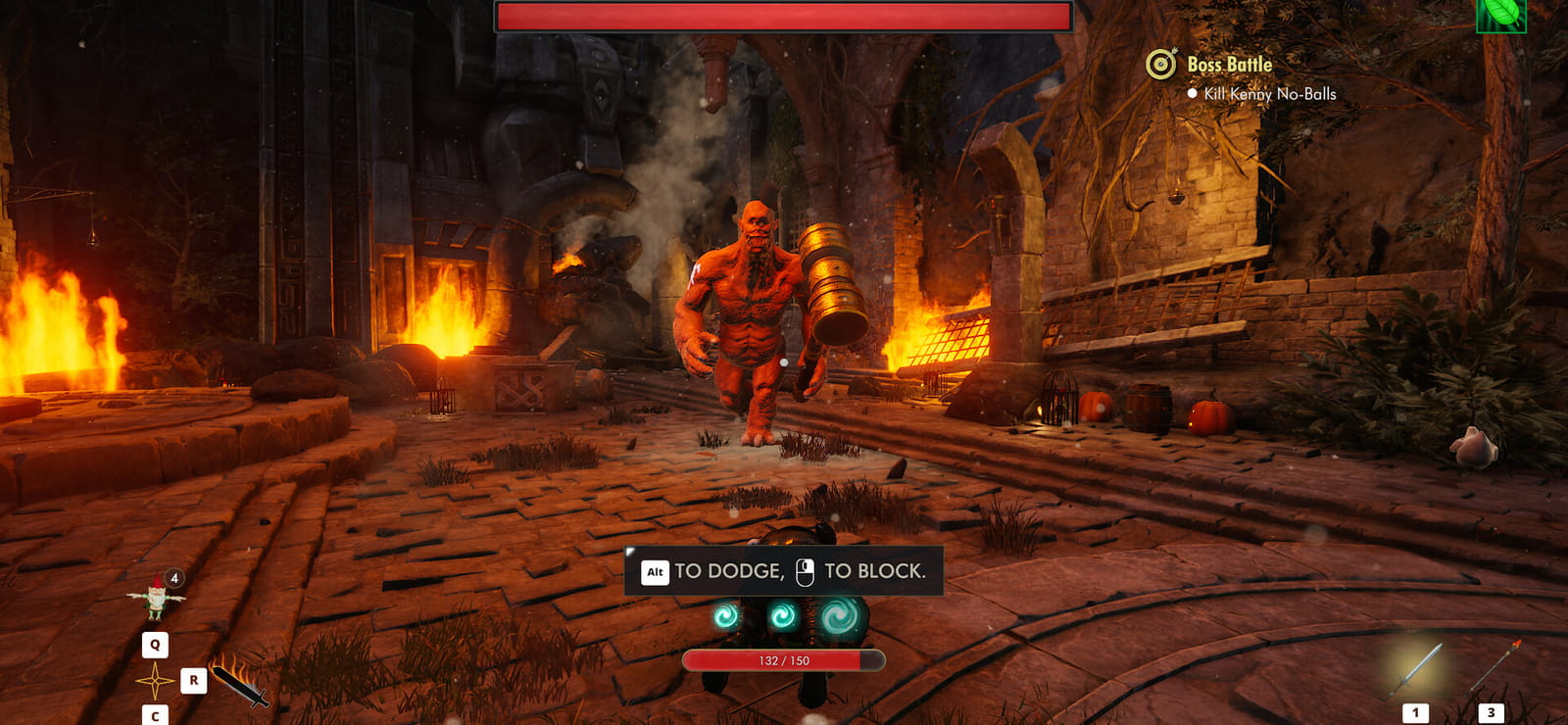
Task: Click the golden four-point star icon
Action: click(x=155, y=680)
